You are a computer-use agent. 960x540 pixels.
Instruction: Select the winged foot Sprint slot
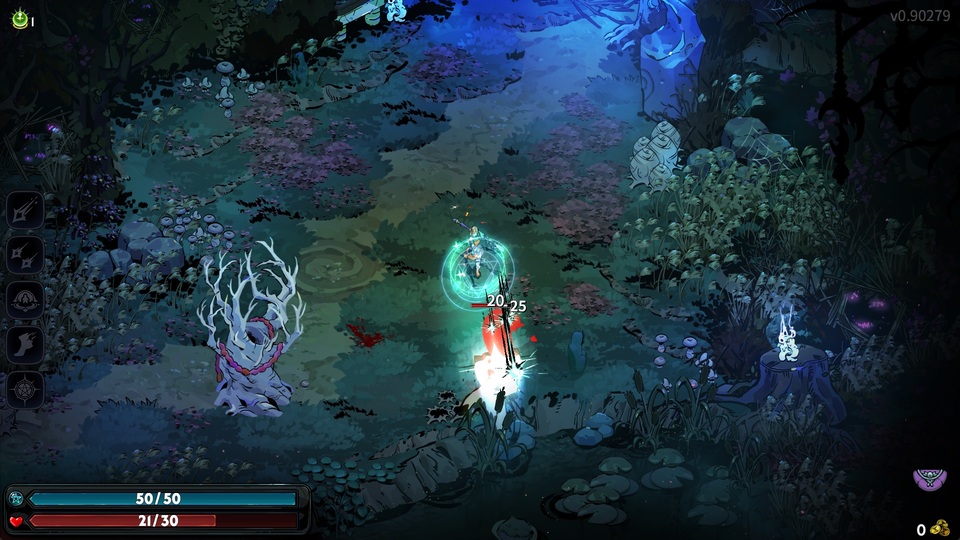point(25,344)
